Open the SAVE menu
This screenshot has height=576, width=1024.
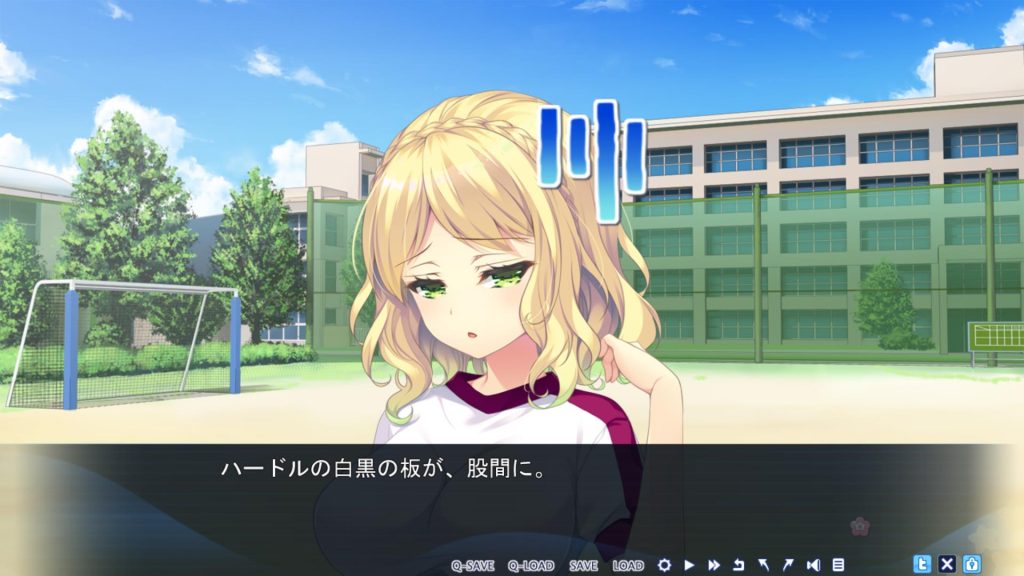[583, 565]
